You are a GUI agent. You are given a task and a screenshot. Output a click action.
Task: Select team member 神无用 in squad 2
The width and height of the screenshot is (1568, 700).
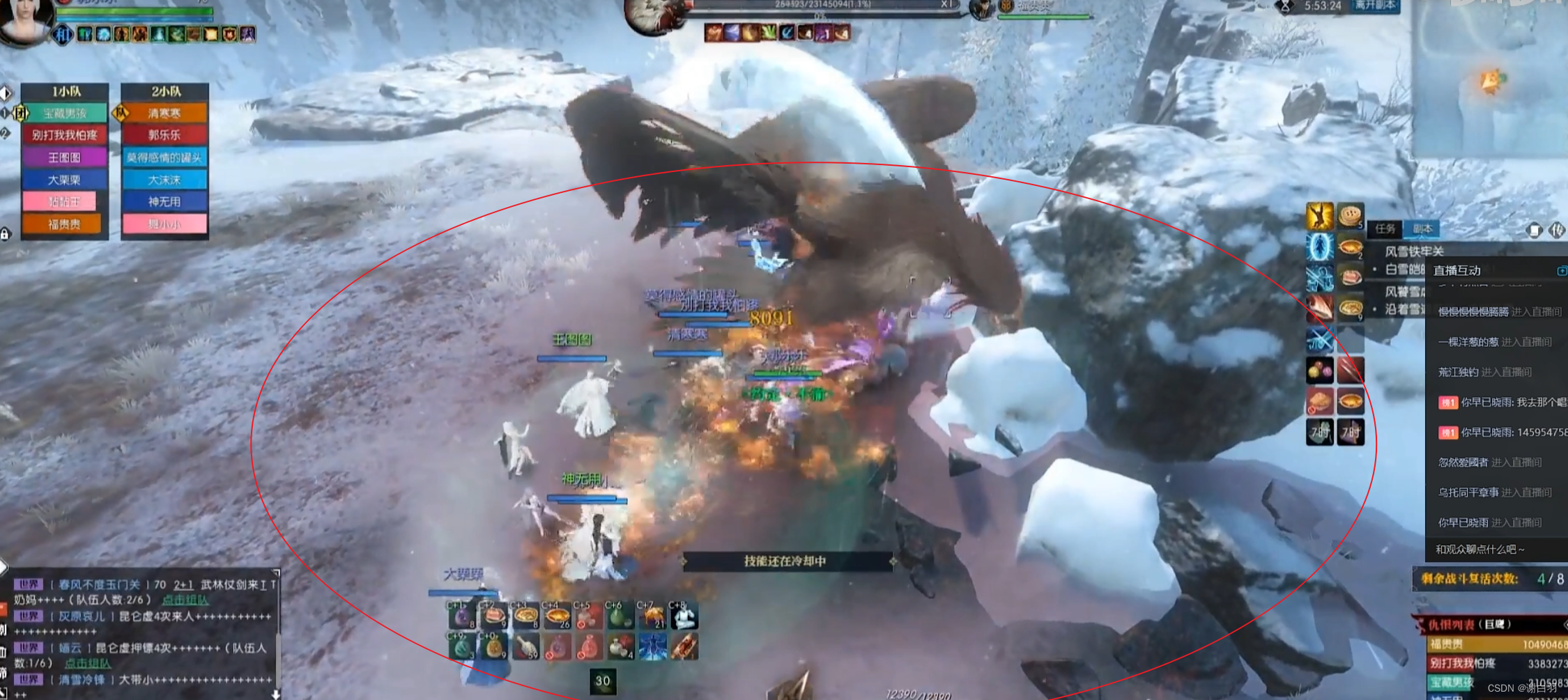164,202
